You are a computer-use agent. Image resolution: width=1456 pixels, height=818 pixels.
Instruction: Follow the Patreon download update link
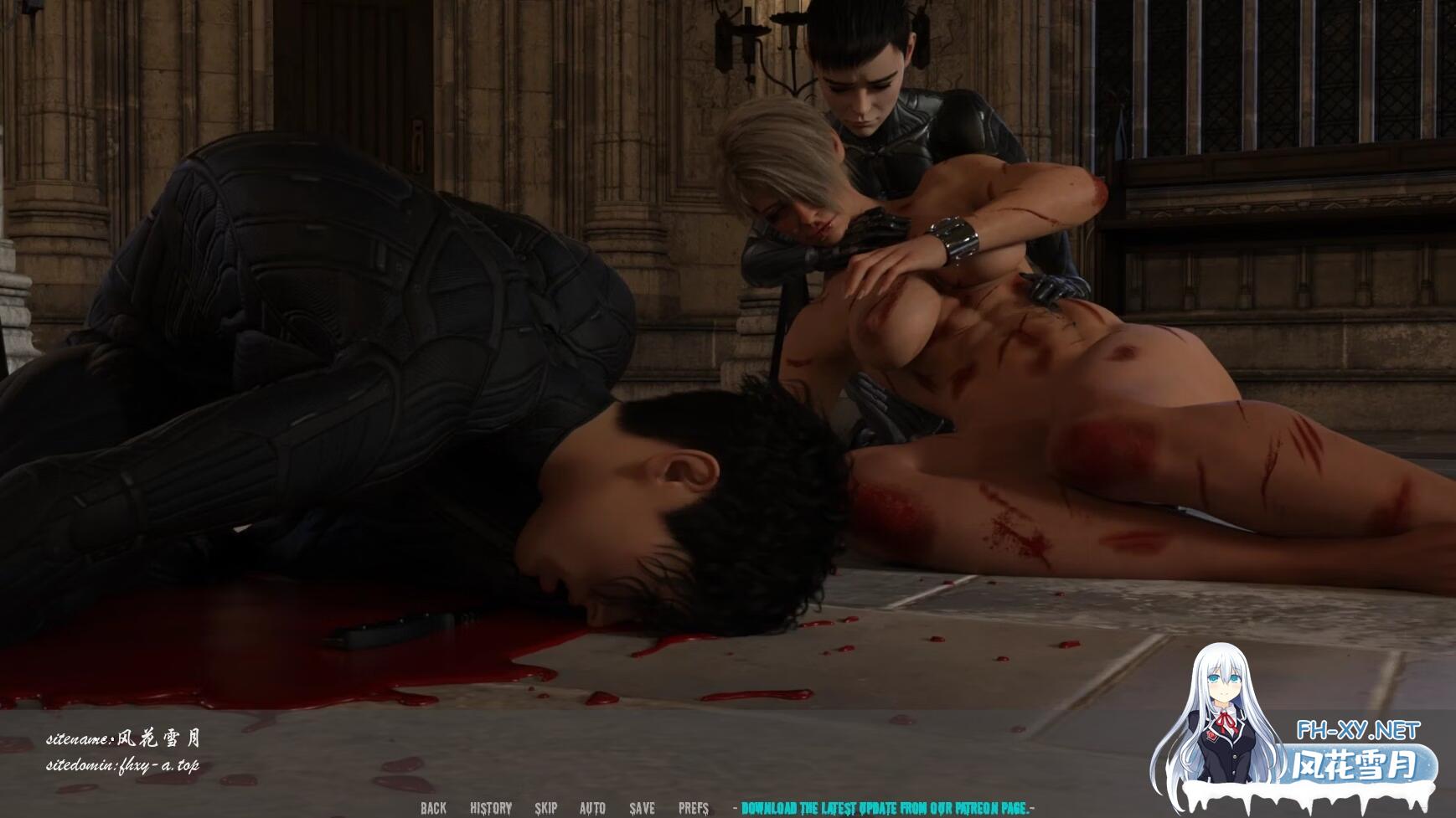pos(885,808)
